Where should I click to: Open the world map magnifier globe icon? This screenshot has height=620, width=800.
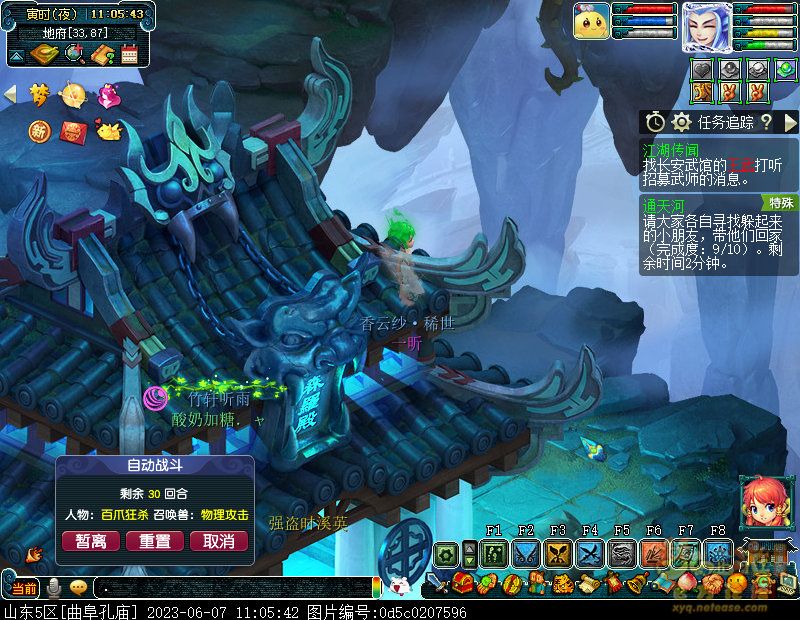73,55
